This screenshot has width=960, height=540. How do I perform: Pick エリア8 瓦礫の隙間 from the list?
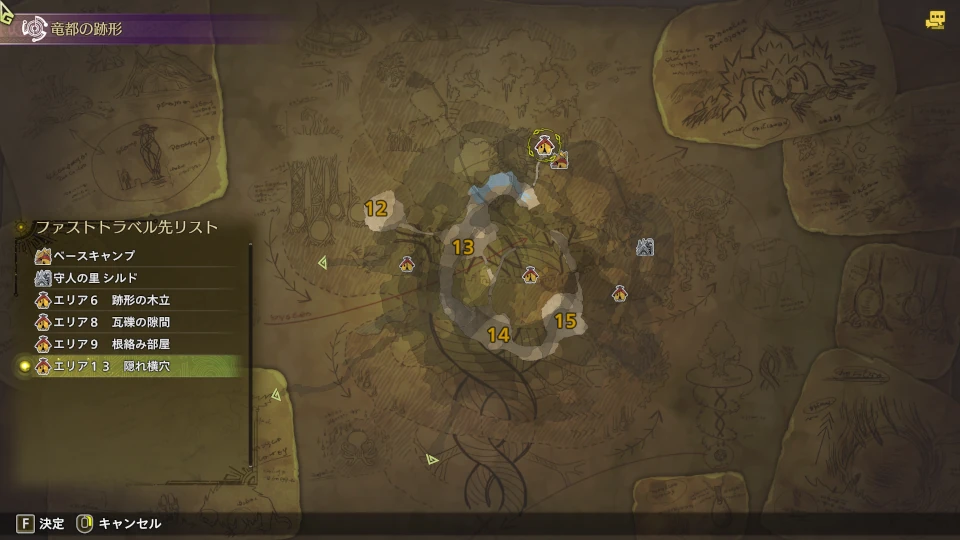(112, 322)
